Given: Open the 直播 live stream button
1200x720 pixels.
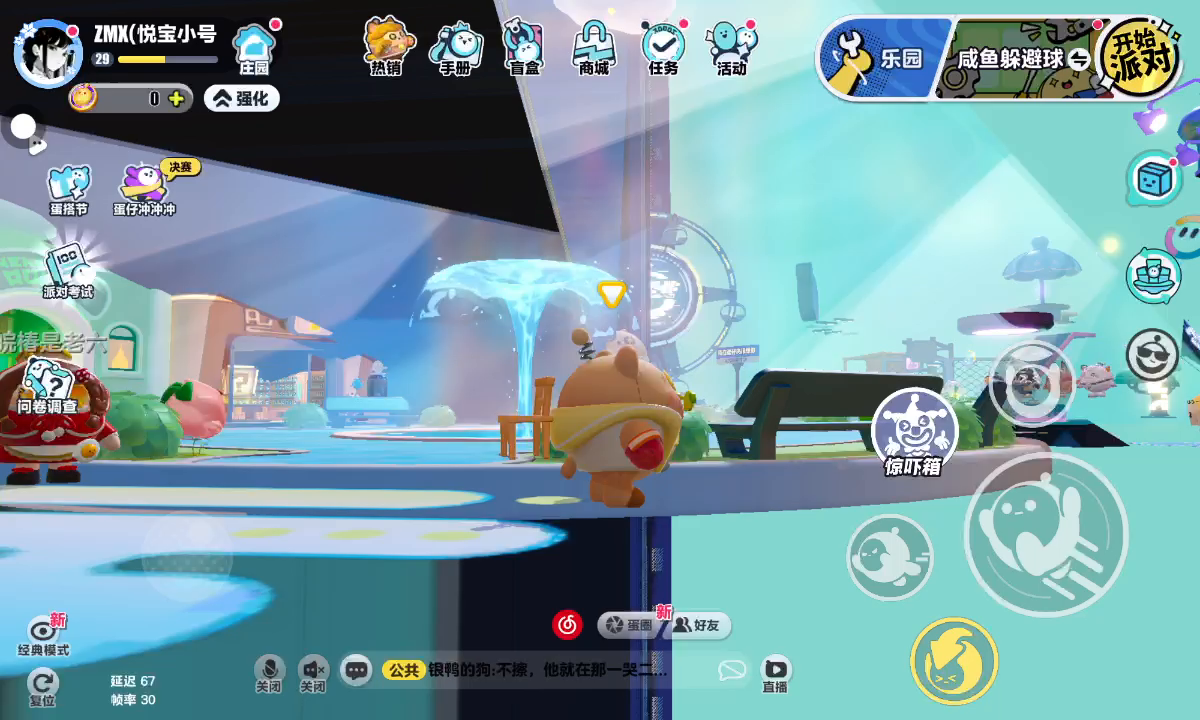Looking at the screenshot, I should tap(775, 672).
